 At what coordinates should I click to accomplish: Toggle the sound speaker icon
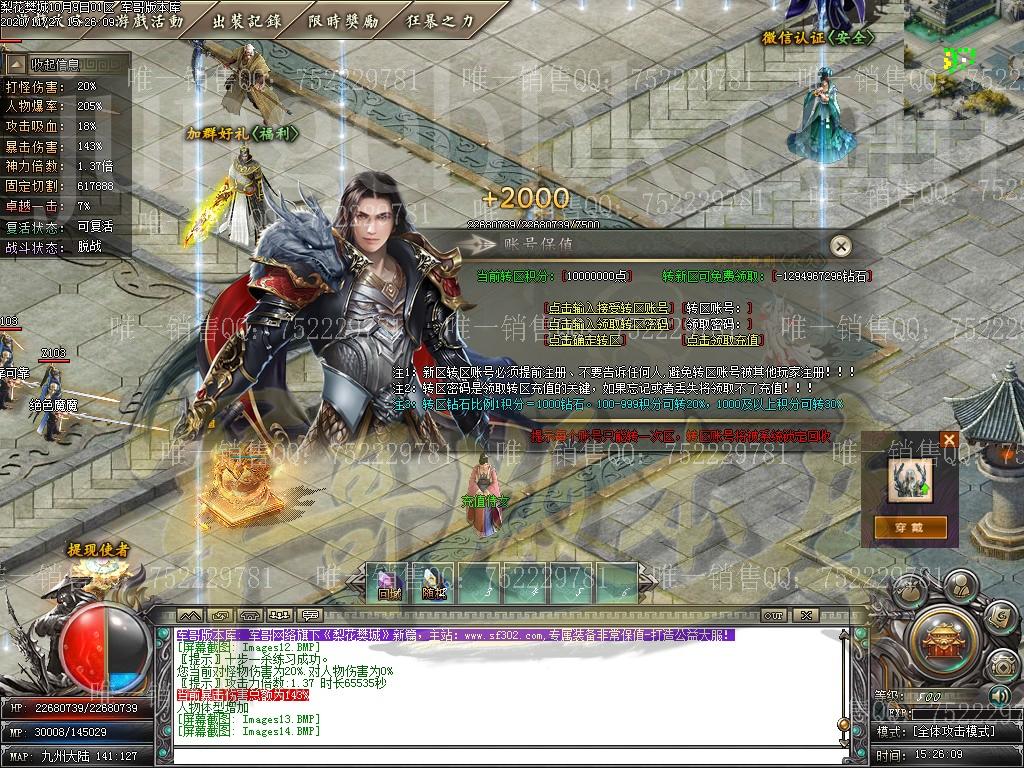[999, 694]
